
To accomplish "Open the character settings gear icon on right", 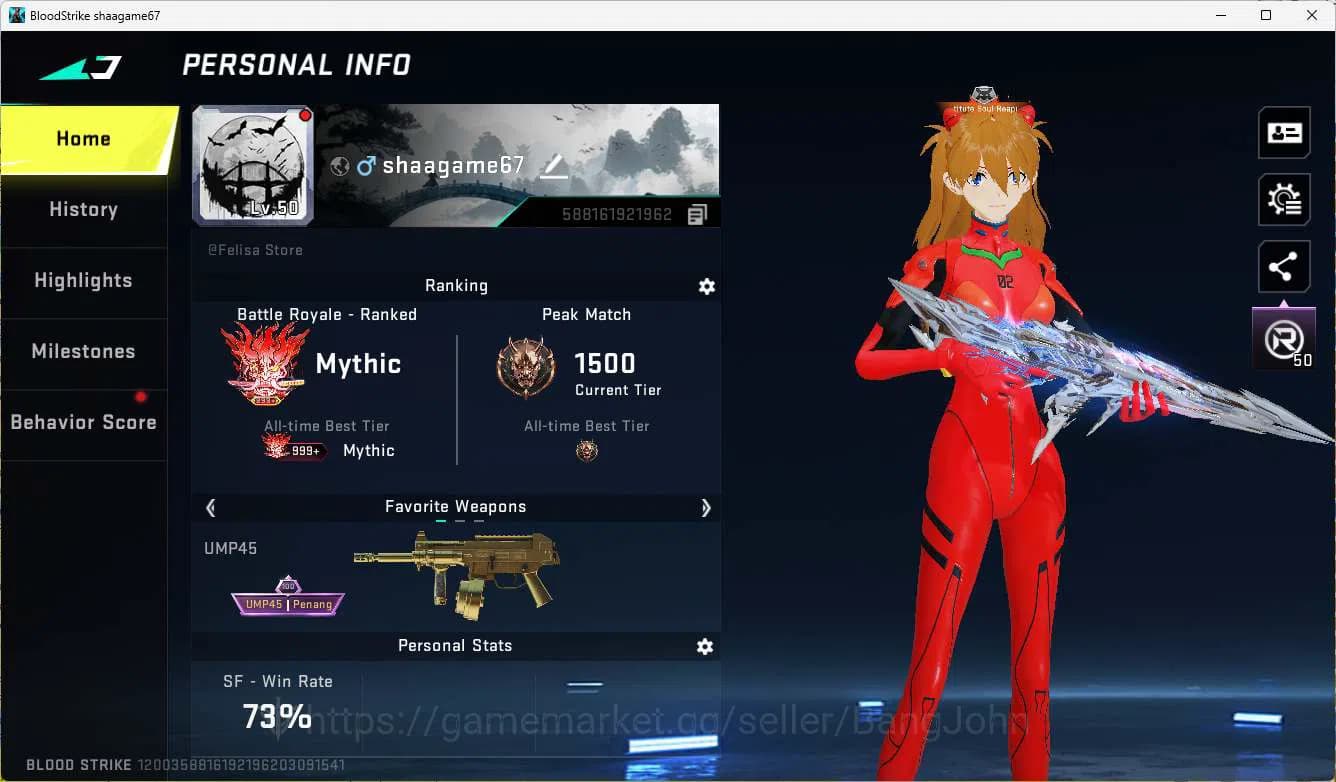I will tap(1284, 199).
